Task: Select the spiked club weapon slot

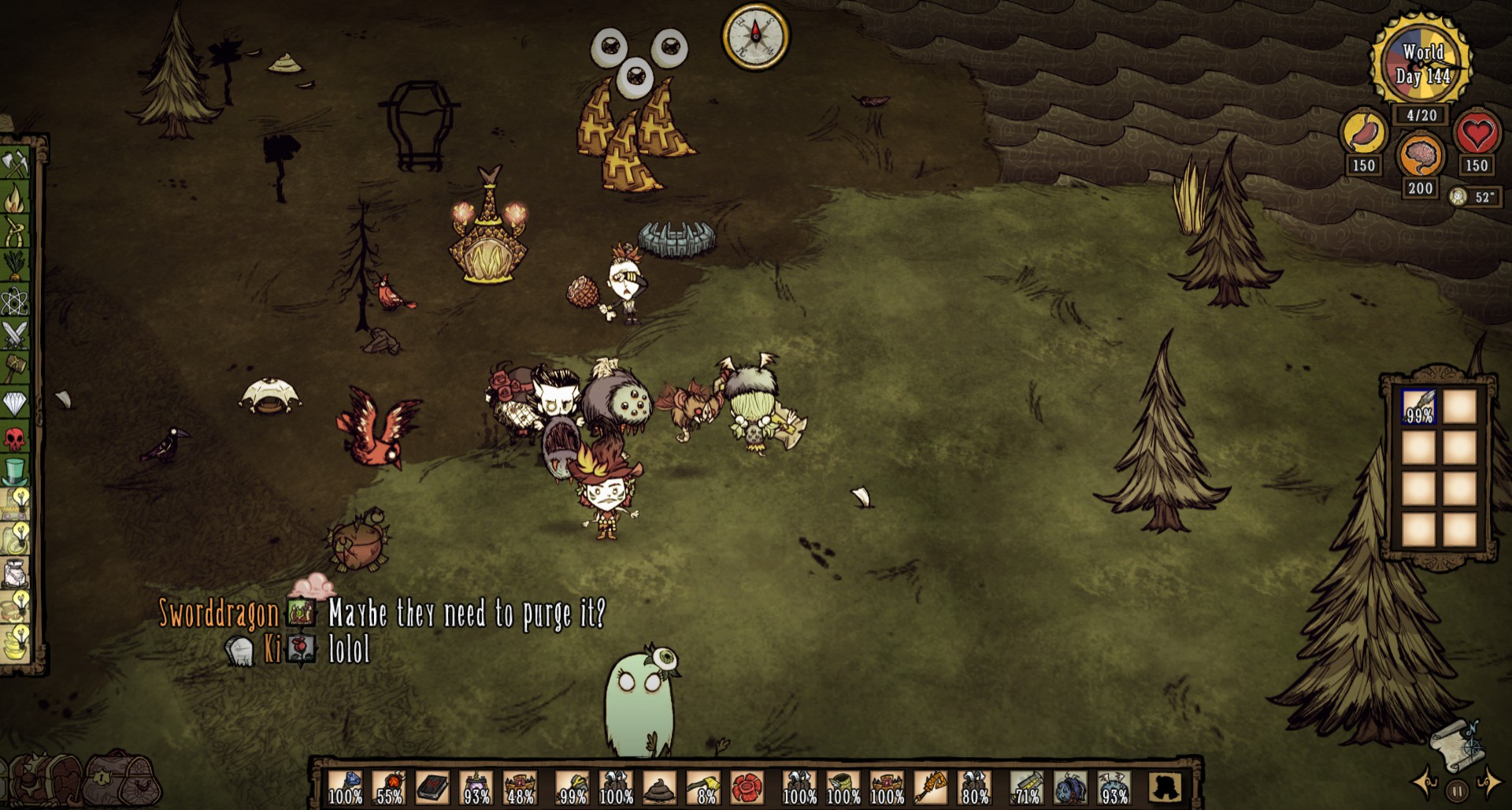Action: pos(389,788)
